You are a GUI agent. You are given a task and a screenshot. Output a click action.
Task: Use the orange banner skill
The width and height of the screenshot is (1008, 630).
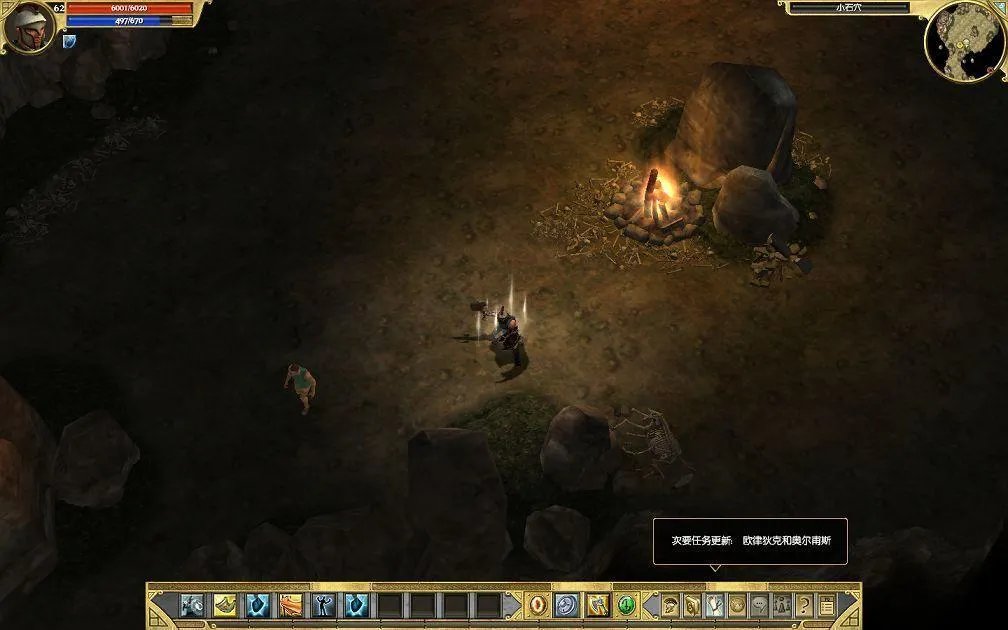(291, 605)
